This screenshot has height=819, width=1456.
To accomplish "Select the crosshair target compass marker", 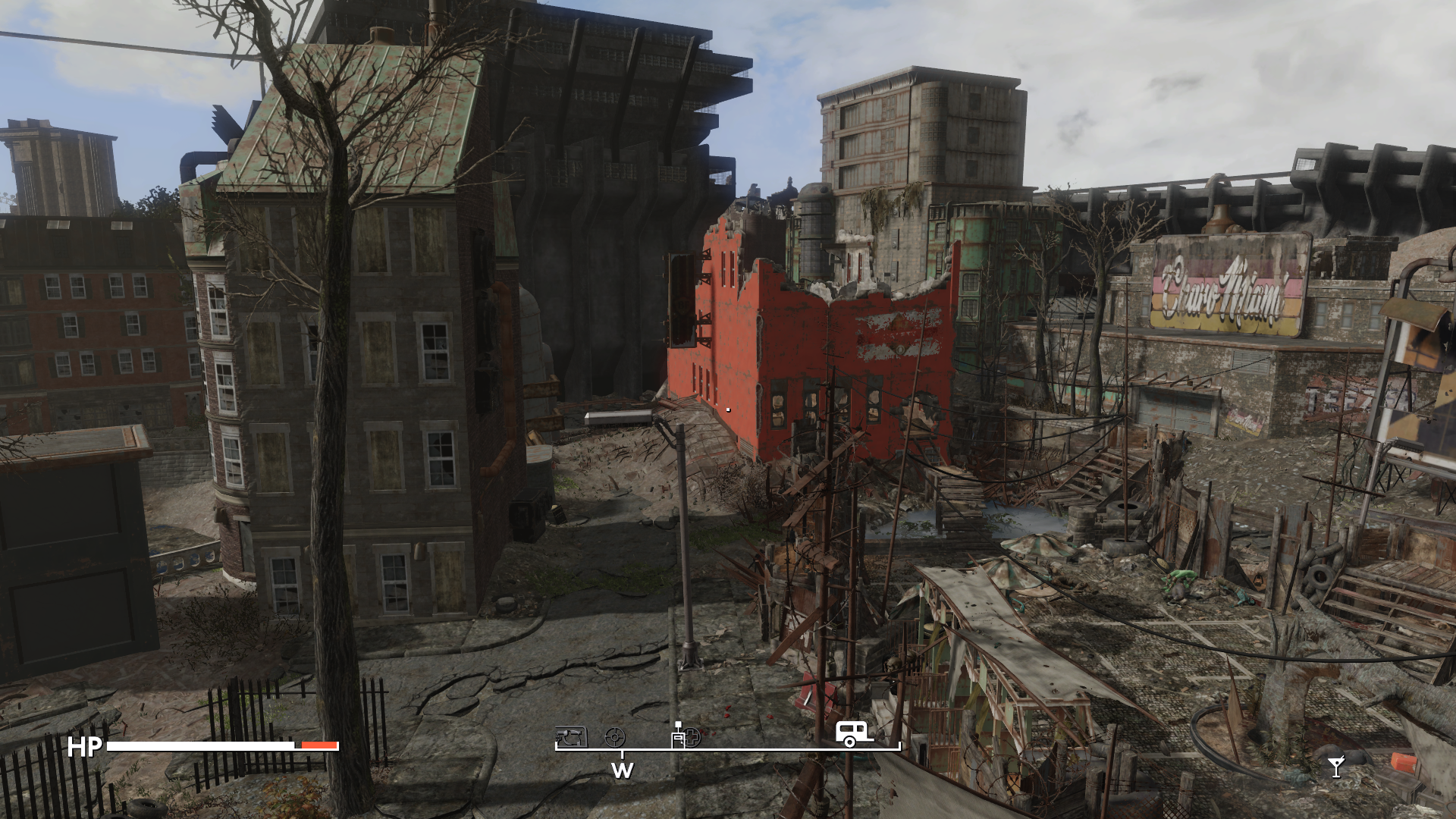I will [x=615, y=737].
